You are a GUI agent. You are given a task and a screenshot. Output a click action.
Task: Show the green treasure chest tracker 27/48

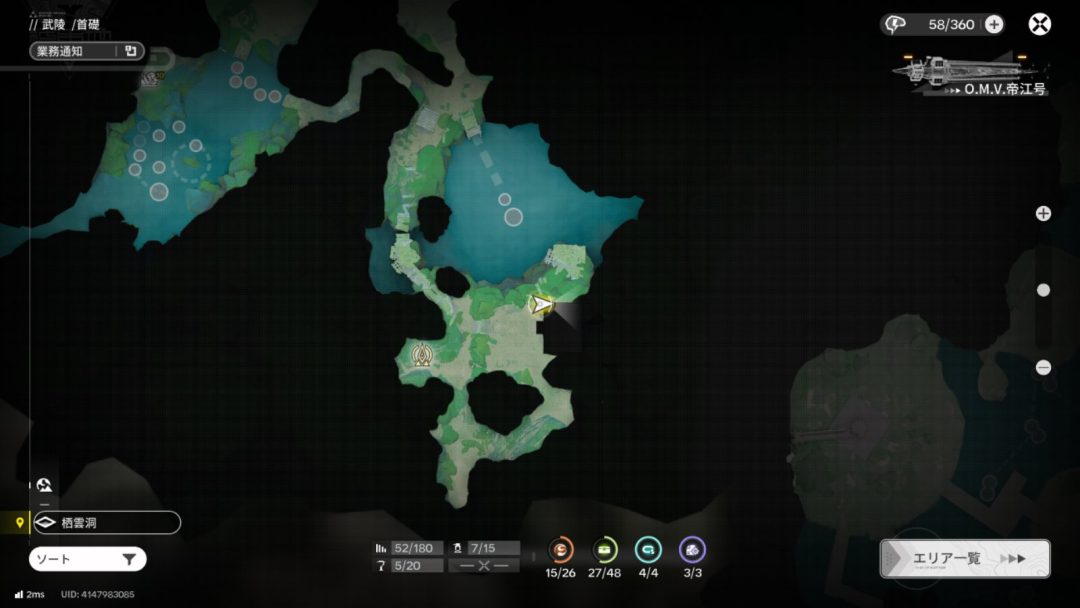click(605, 550)
